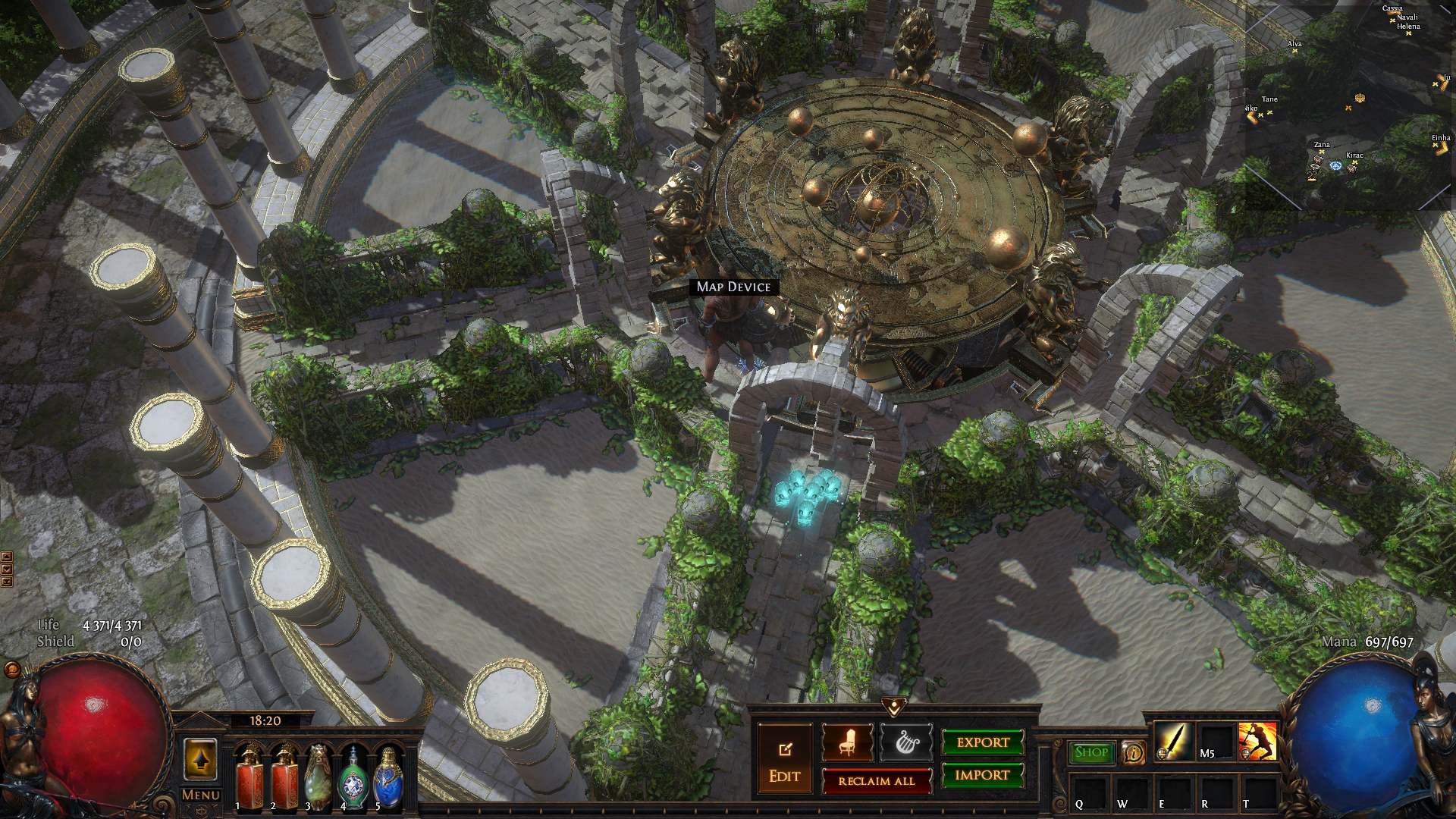Use the green diamond flask in slot 4

click(353, 776)
